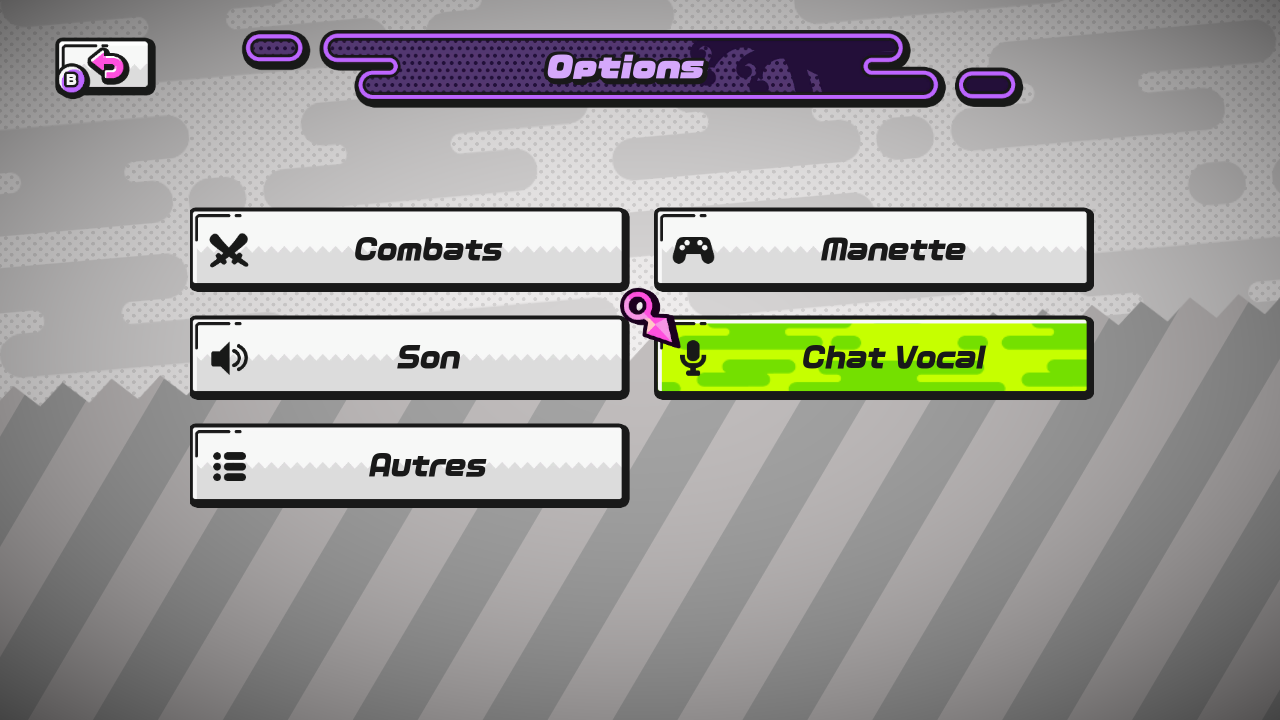Image resolution: width=1280 pixels, height=720 pixels.
Task: Select the Son audio settings
Action: coord(408,357)
